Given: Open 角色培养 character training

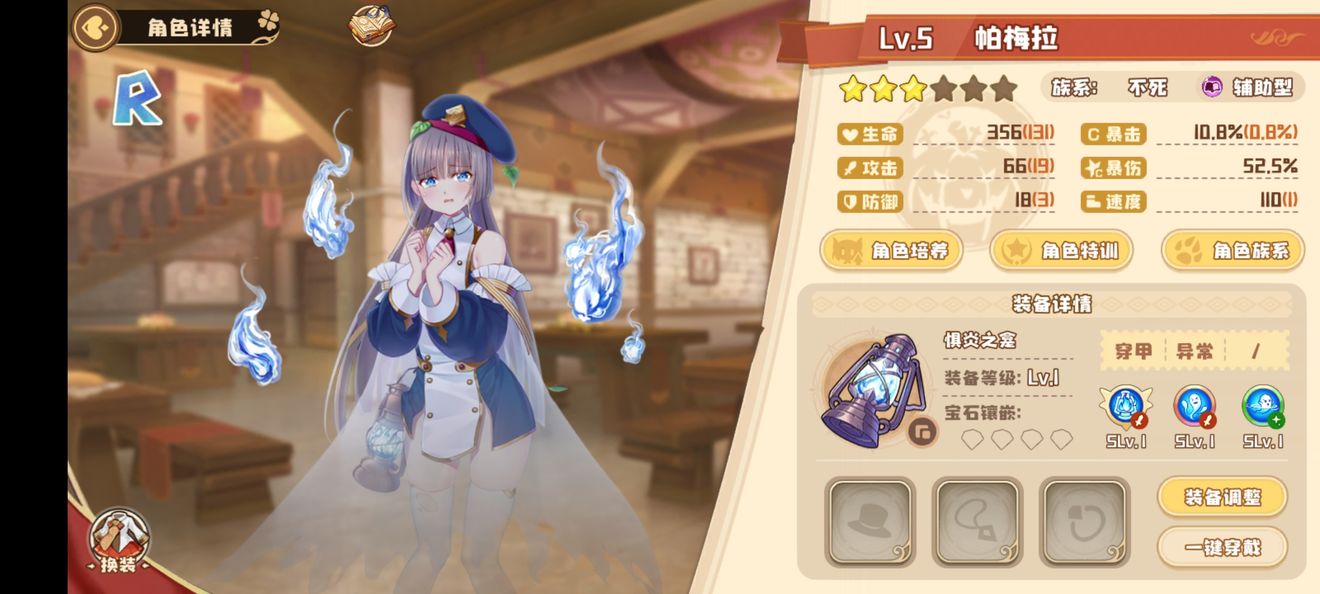Looking at the screenshot, I should click(891, 250).
